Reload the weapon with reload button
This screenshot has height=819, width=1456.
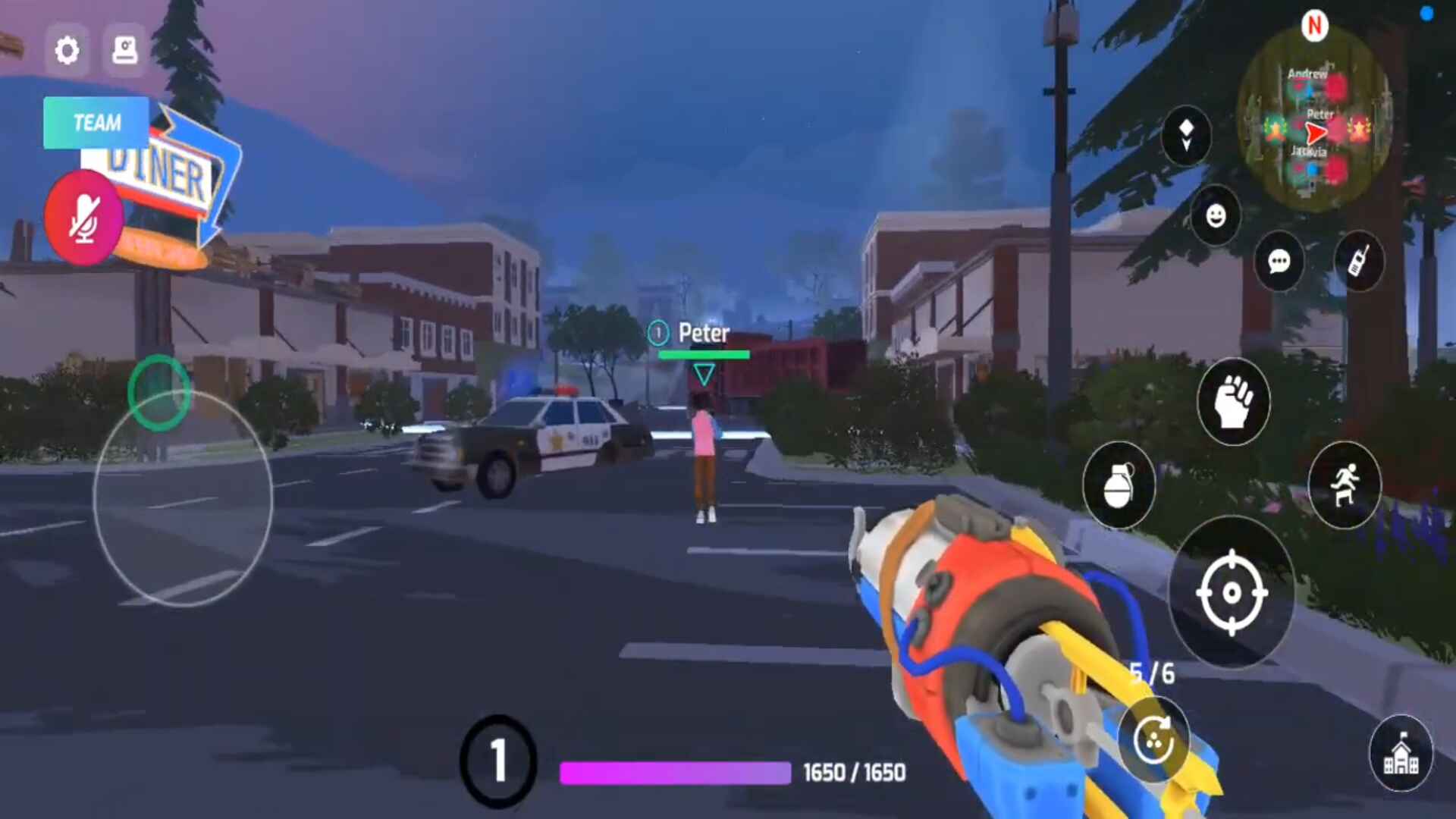pos(1153,740)
